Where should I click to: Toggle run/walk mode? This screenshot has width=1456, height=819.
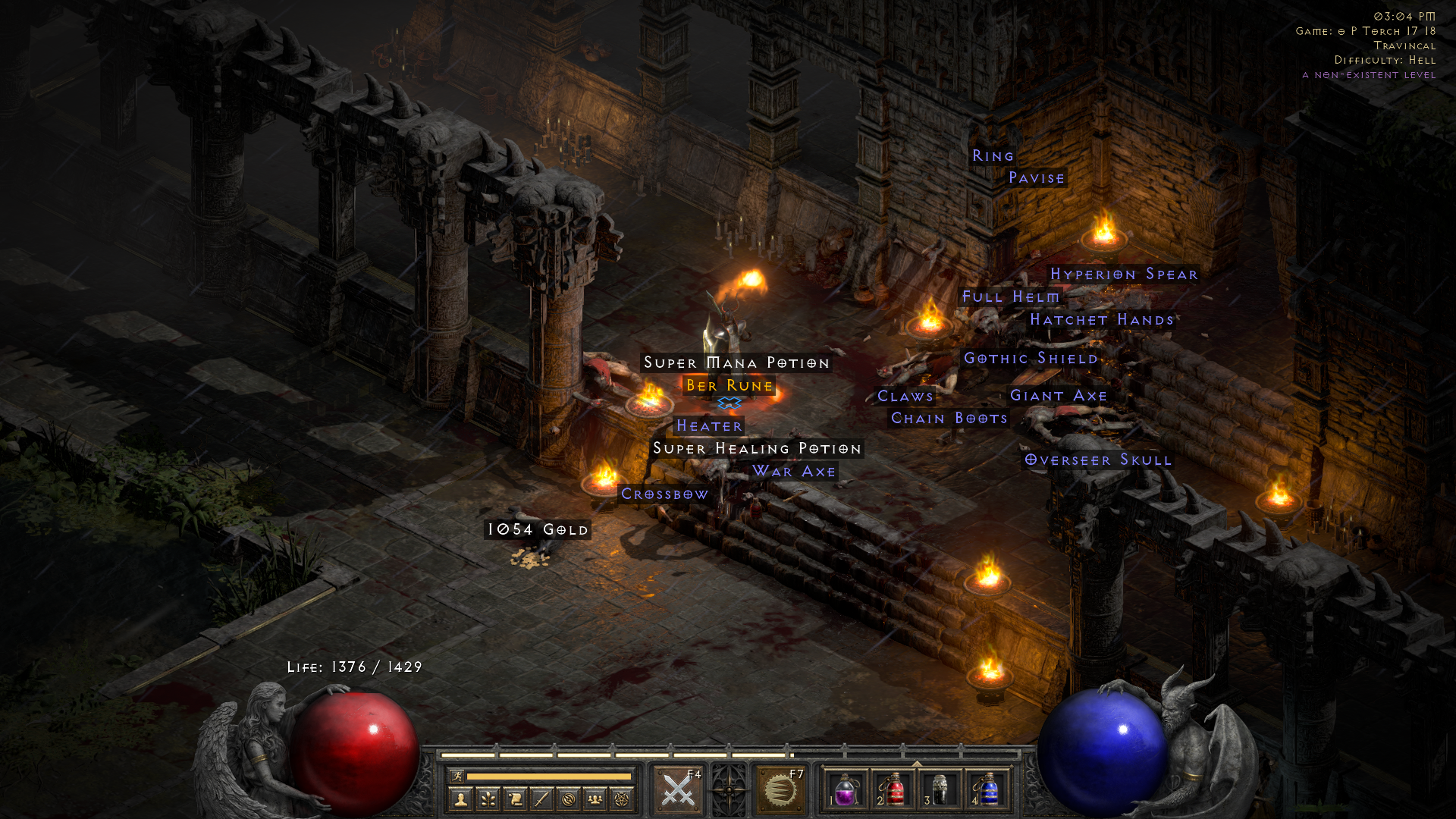point(459,775)
